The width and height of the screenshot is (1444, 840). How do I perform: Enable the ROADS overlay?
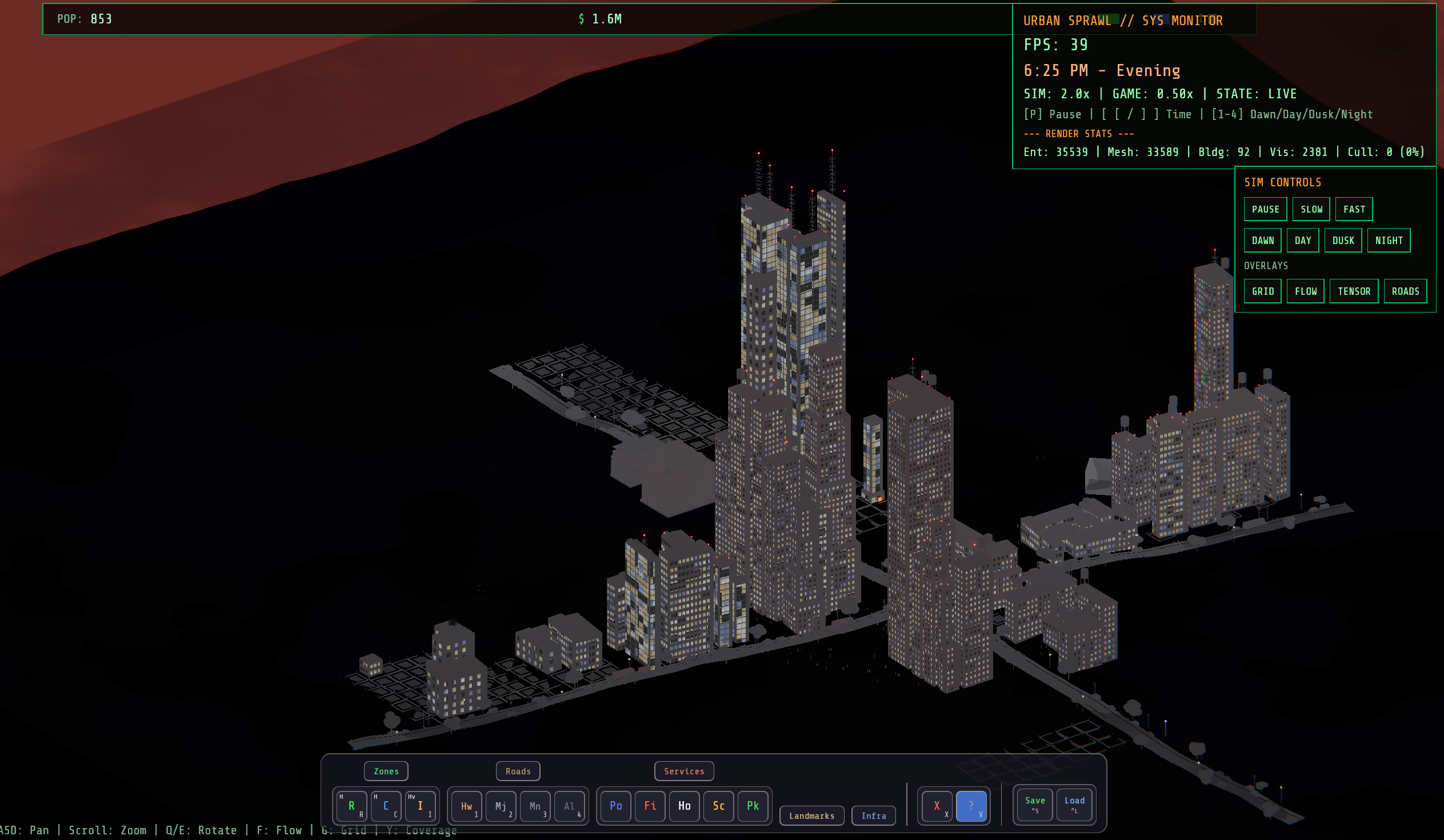[x=1405, y=291]
